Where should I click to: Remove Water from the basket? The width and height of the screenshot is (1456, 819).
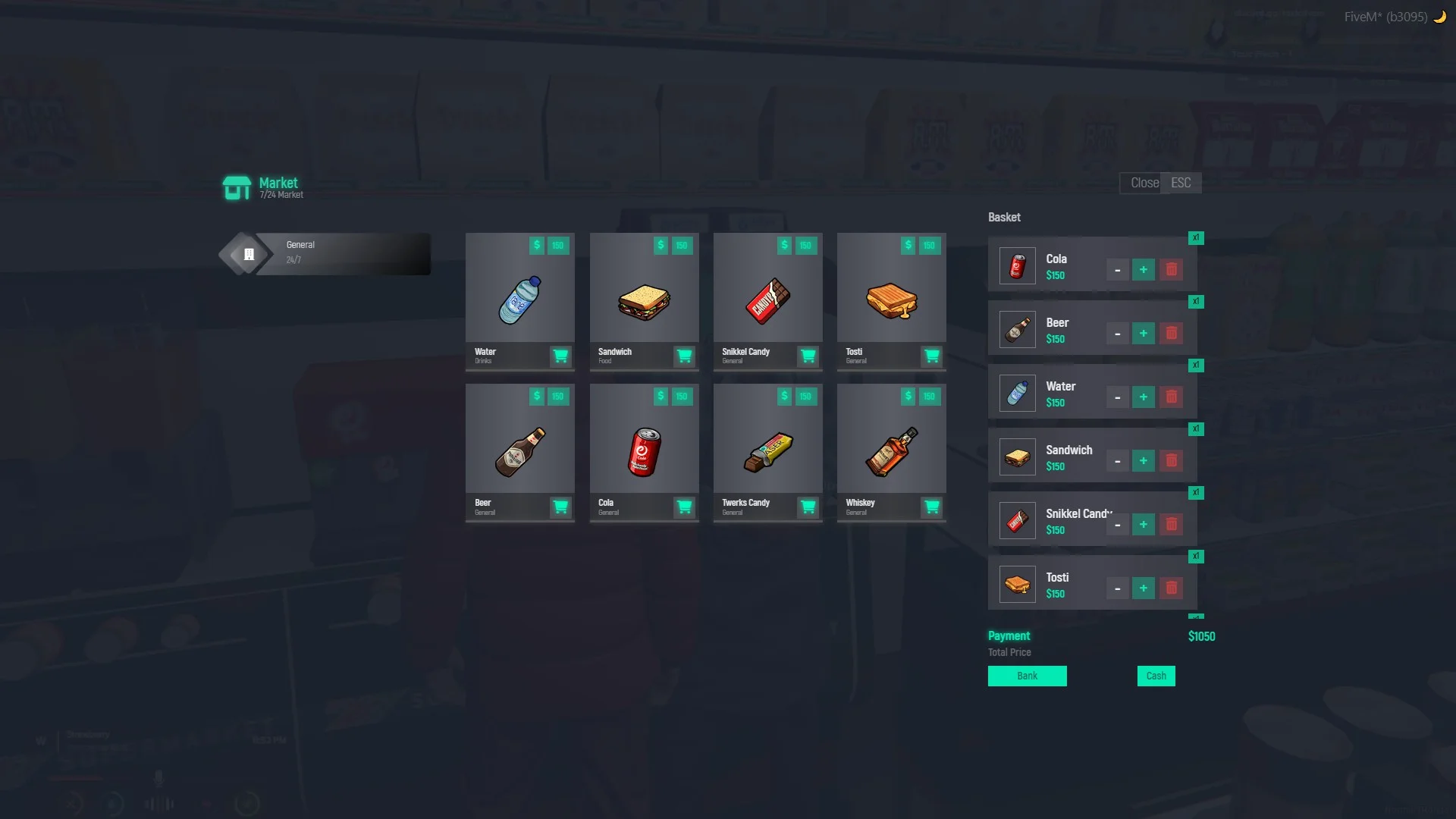[1172, 397]
